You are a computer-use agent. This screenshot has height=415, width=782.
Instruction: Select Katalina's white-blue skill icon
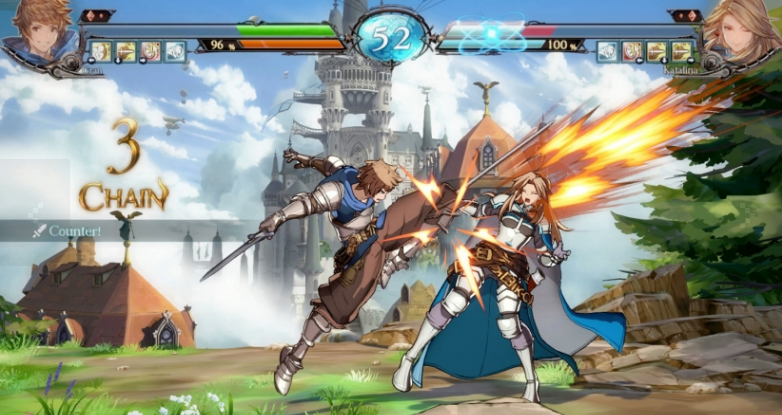[608, 51]
